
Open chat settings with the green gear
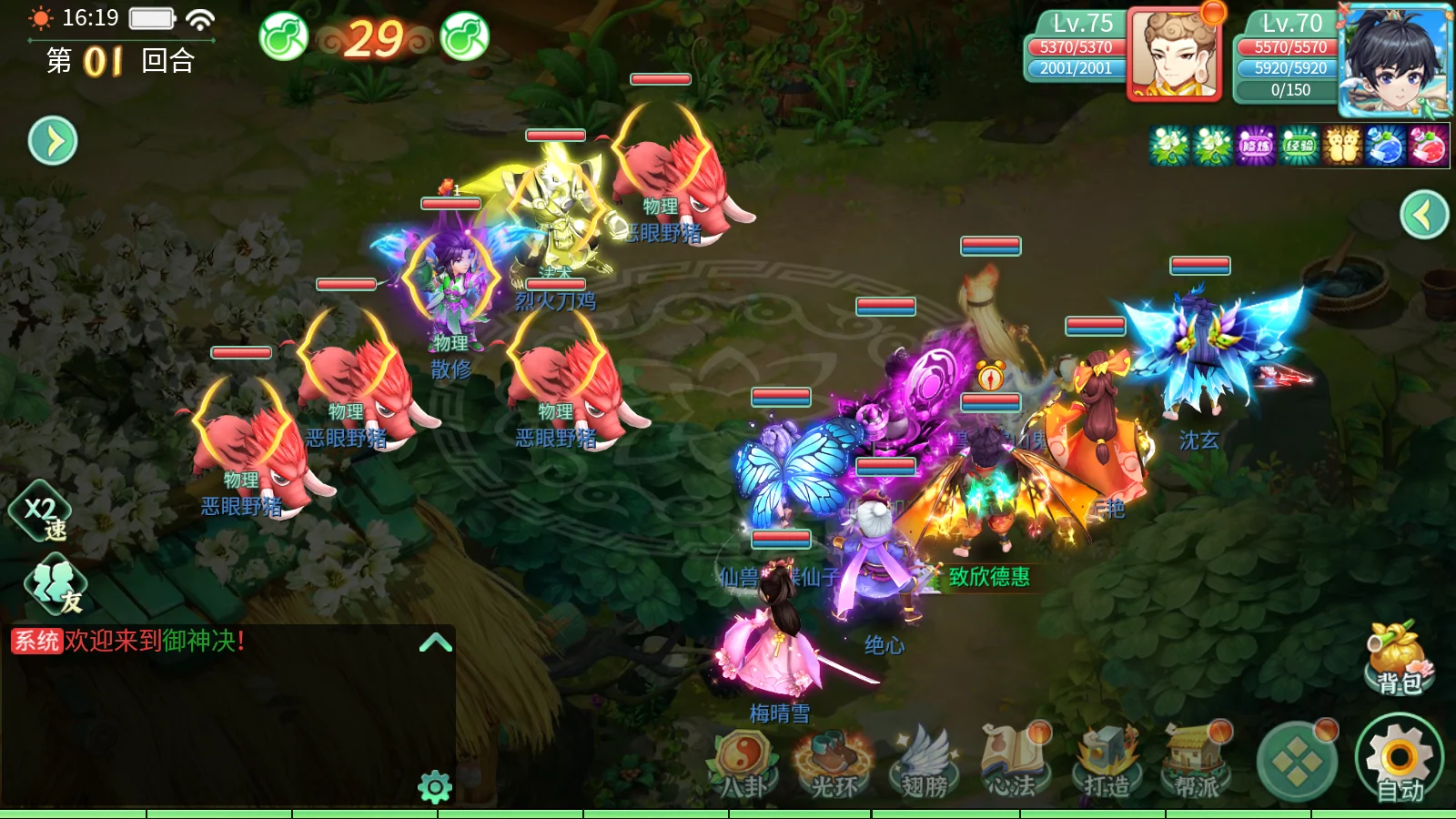point(435,786)
